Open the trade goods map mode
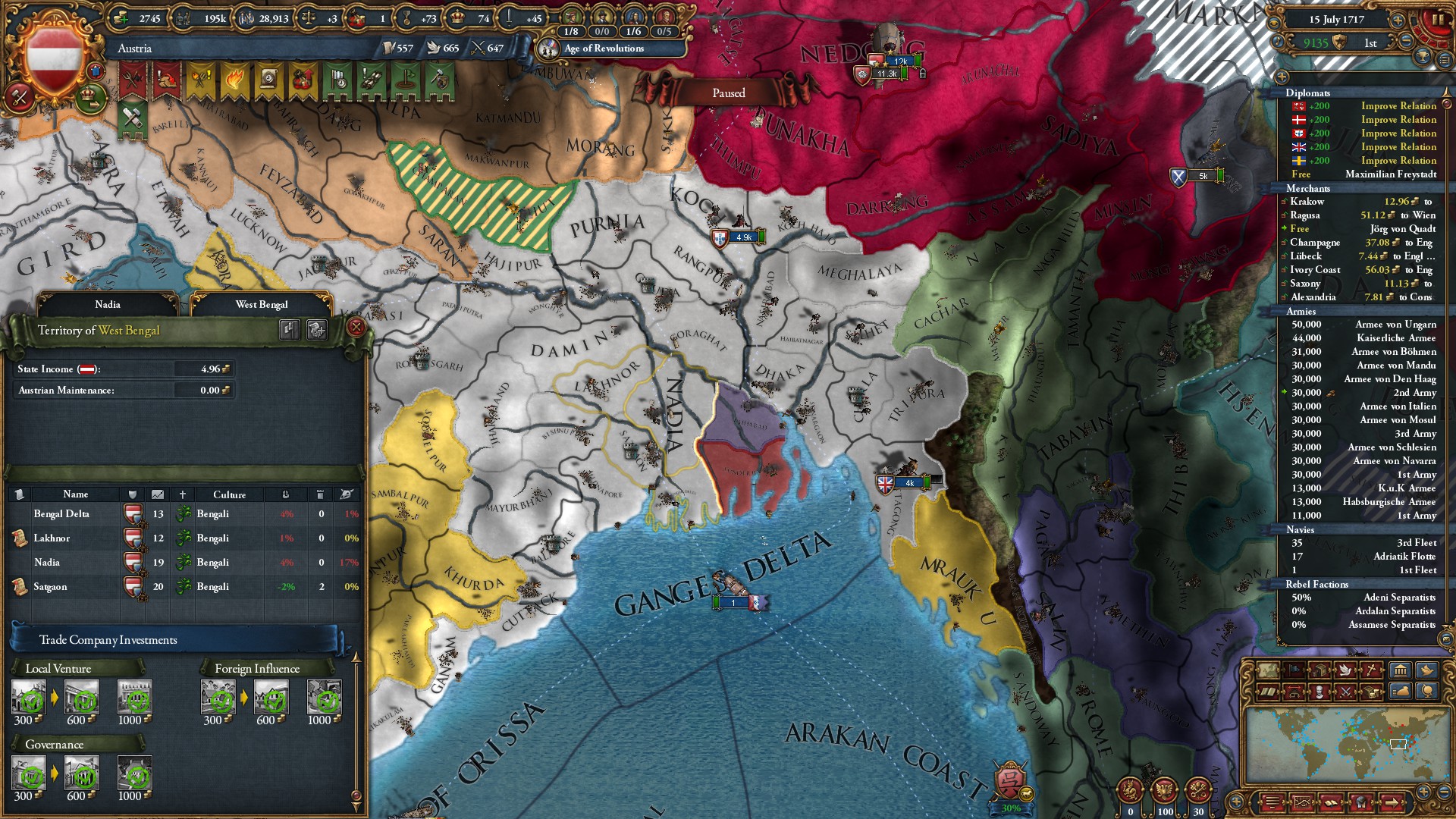The height and width of the screenshot is (819, 1456). pos(1319,670)
